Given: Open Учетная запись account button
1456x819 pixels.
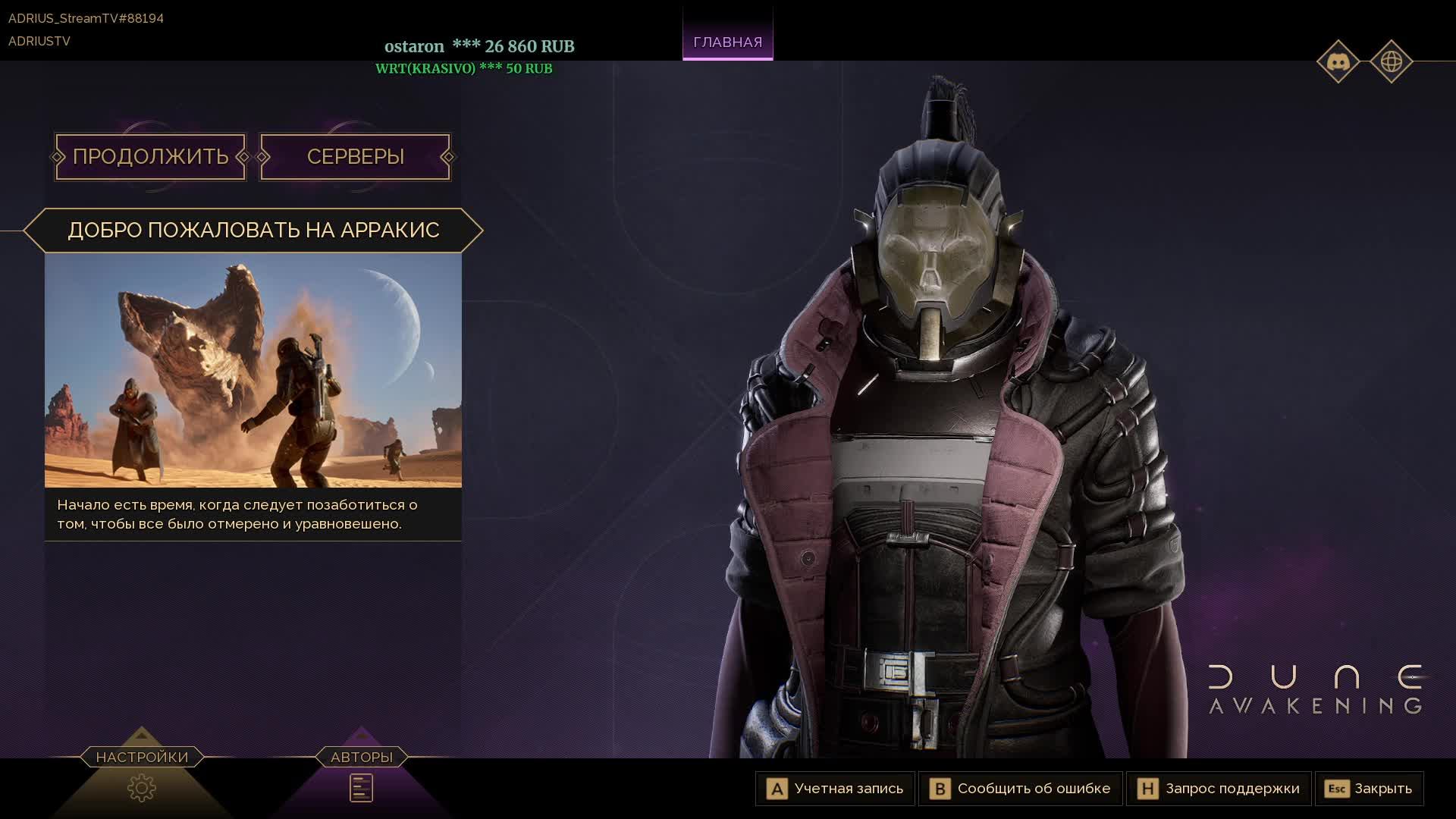Looking at the screenshot, I should (836, 789).
